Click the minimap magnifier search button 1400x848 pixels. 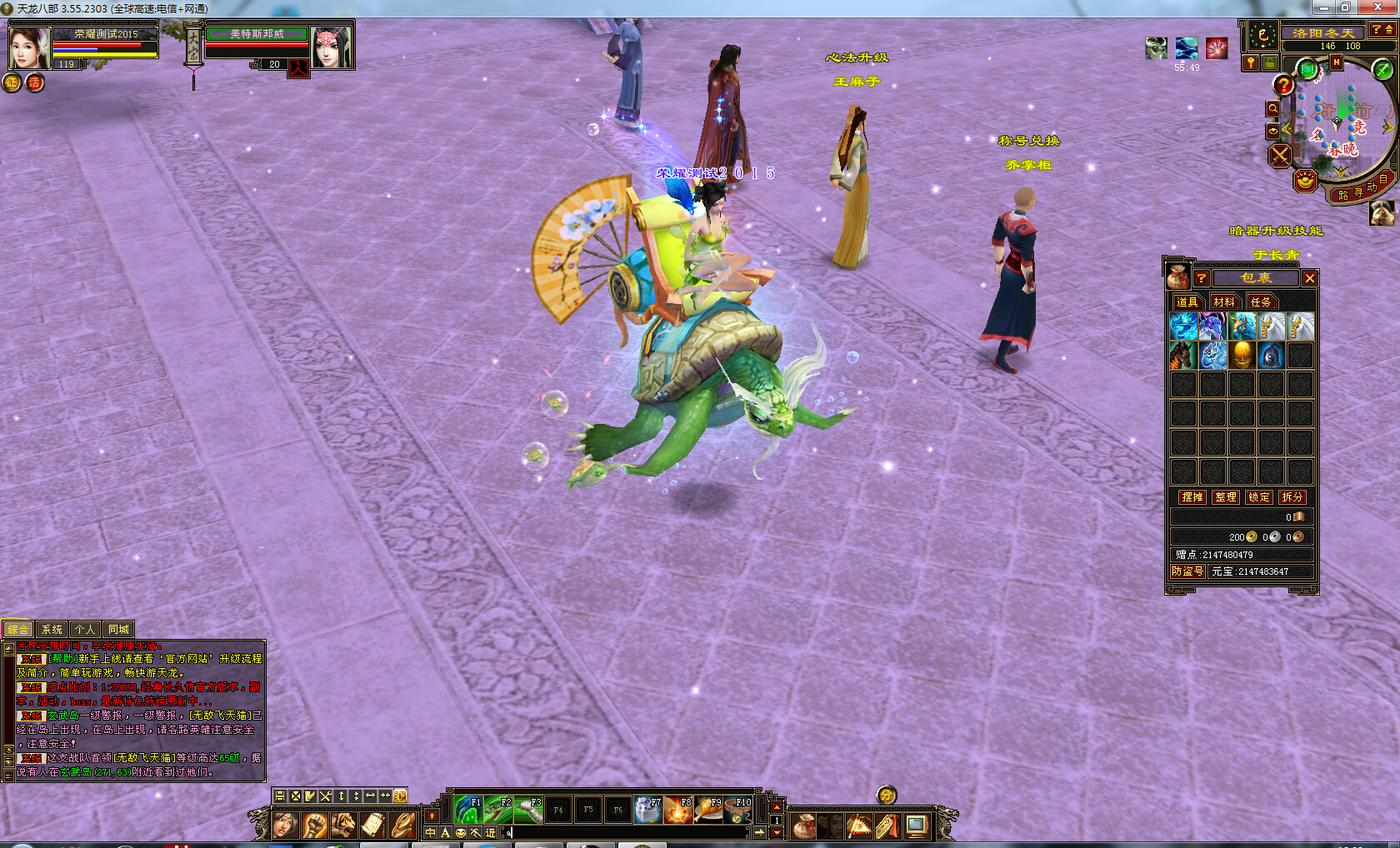(1272, 108)
